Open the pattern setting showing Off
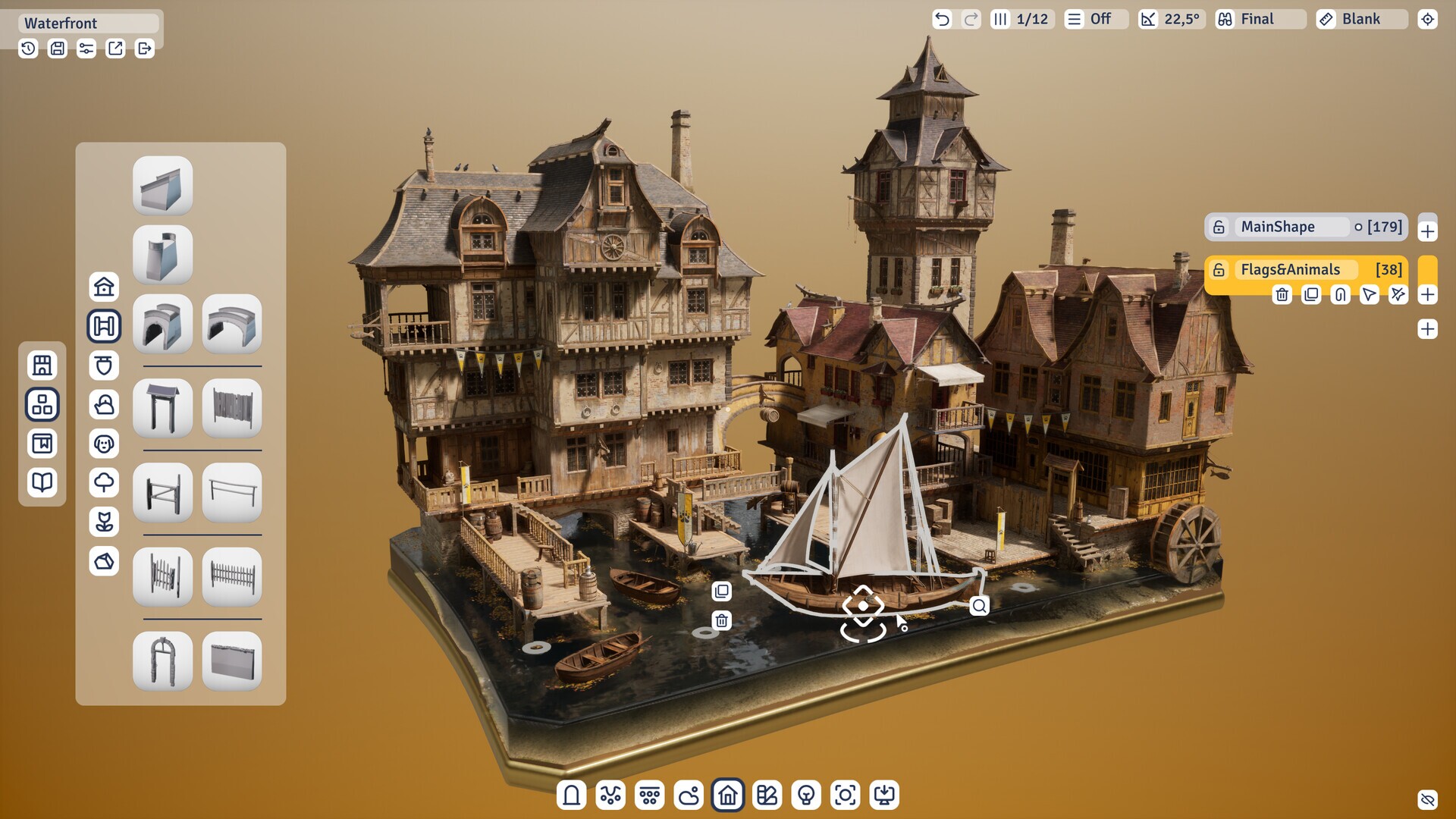Image resolution: width=1456 pixels, height=819 pixels. [x=1095, y=19]
